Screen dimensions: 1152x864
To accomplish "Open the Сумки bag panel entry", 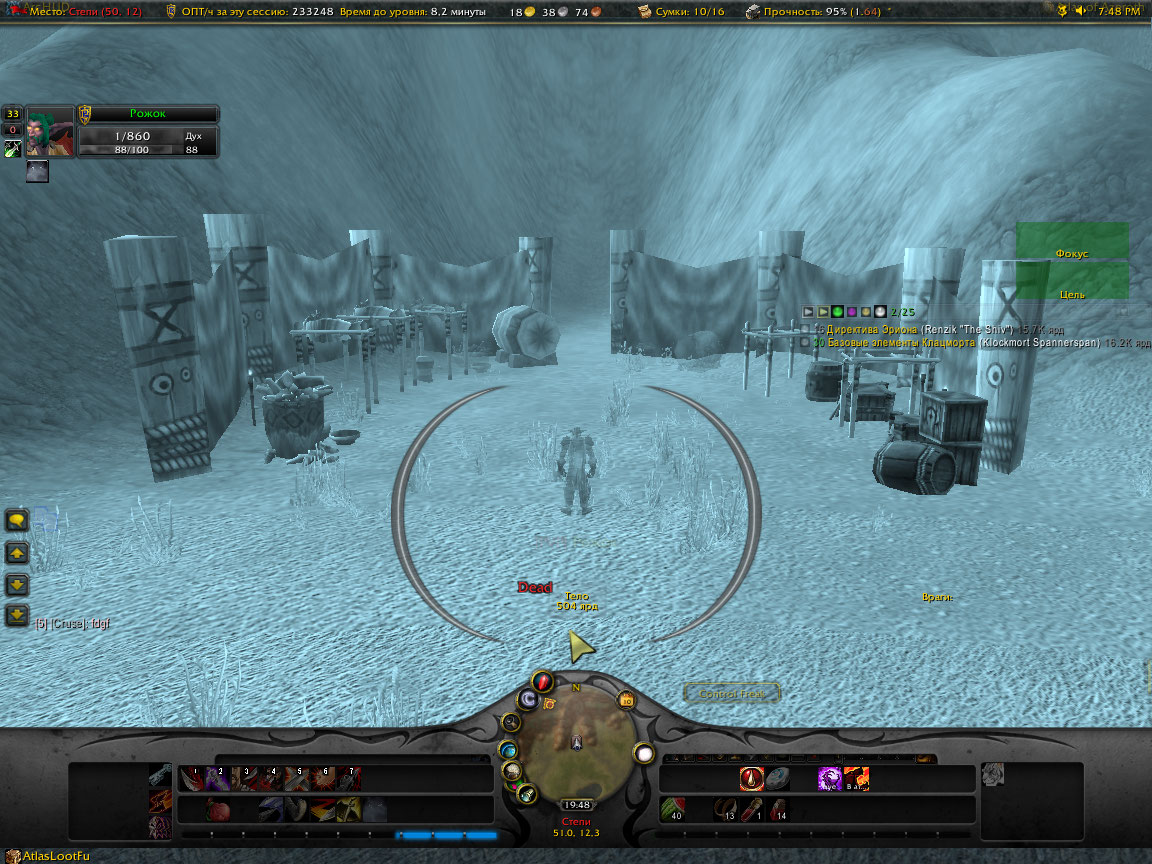I will (690, 12).
